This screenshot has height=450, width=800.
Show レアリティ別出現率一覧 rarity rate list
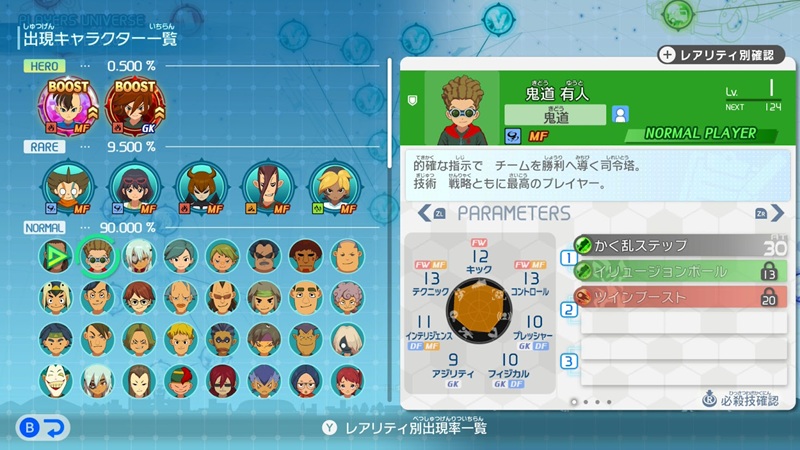click(403, 428)
